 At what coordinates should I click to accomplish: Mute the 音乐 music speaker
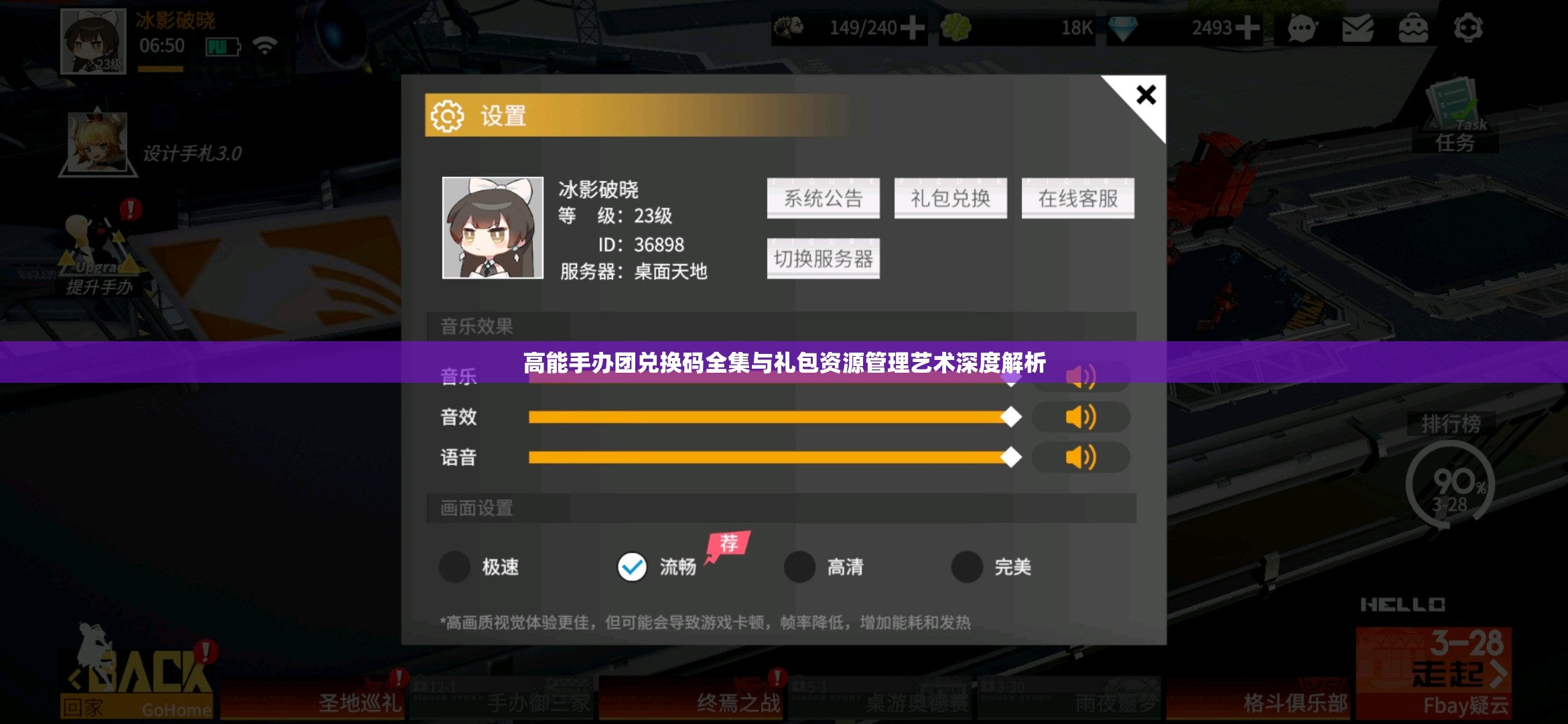[x=1081, y=377]
